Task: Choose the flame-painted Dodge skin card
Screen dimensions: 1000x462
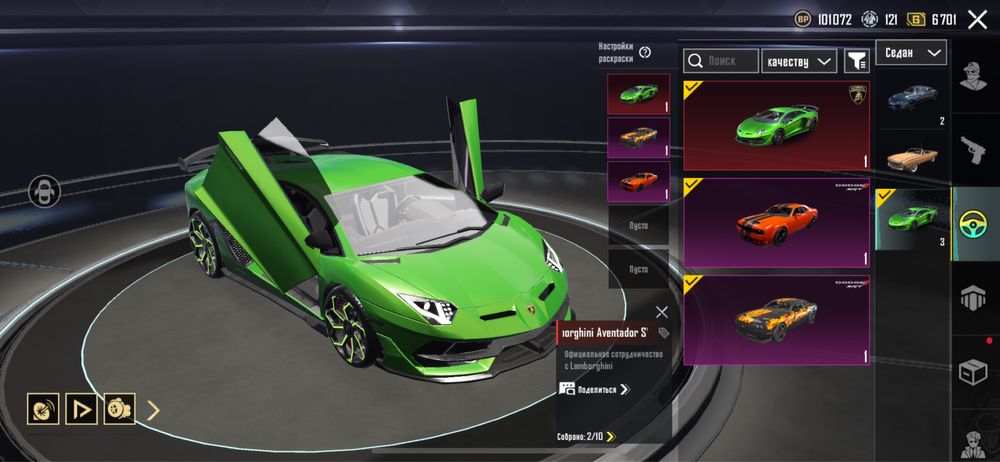Action: [776, 320]
